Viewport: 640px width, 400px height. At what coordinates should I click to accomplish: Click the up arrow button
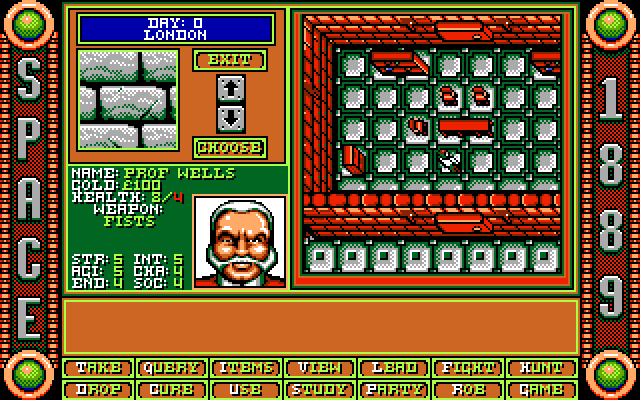coord(230,87)
